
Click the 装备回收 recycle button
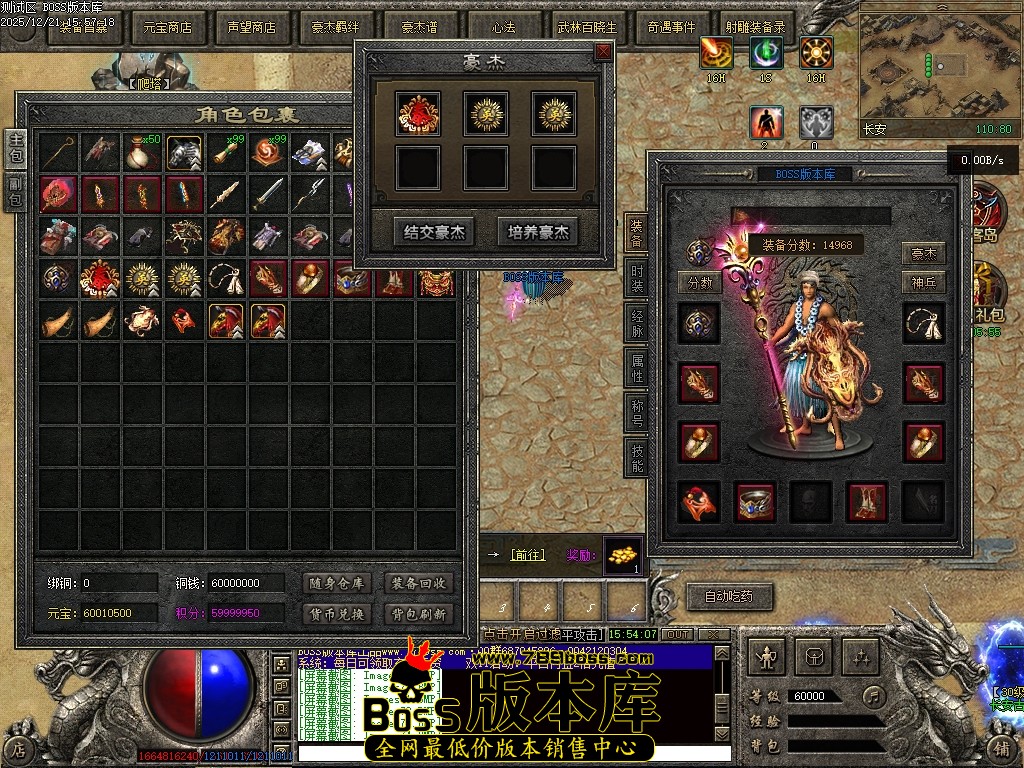click(419, 583)
